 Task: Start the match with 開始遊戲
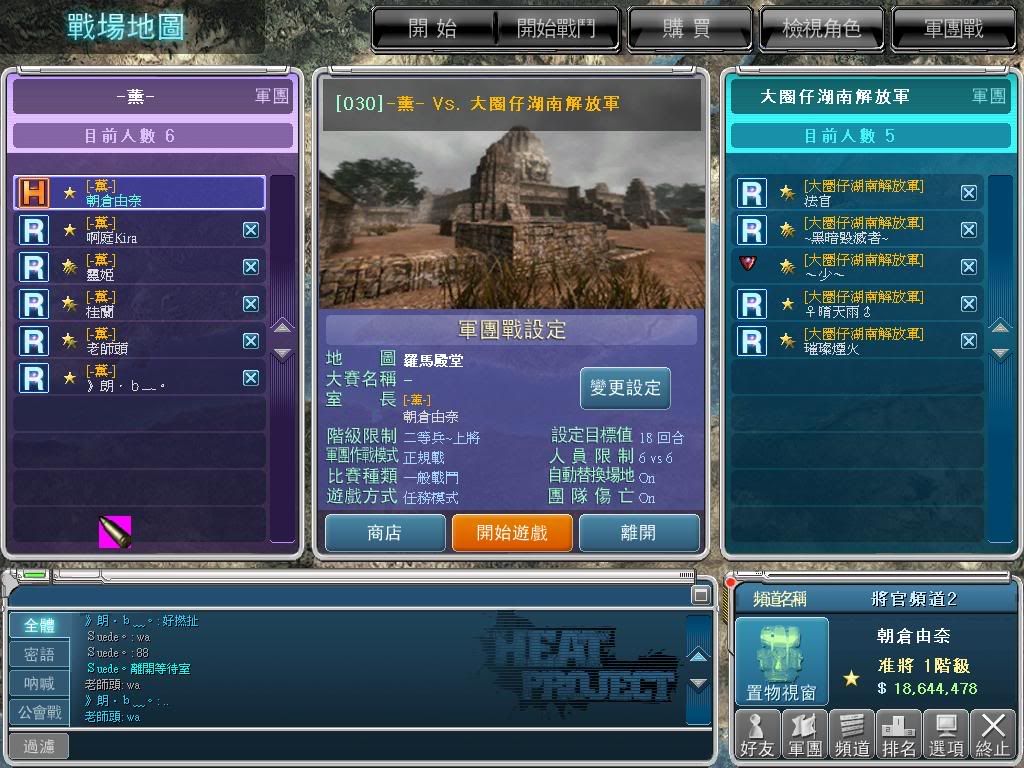tap(512, 533)
